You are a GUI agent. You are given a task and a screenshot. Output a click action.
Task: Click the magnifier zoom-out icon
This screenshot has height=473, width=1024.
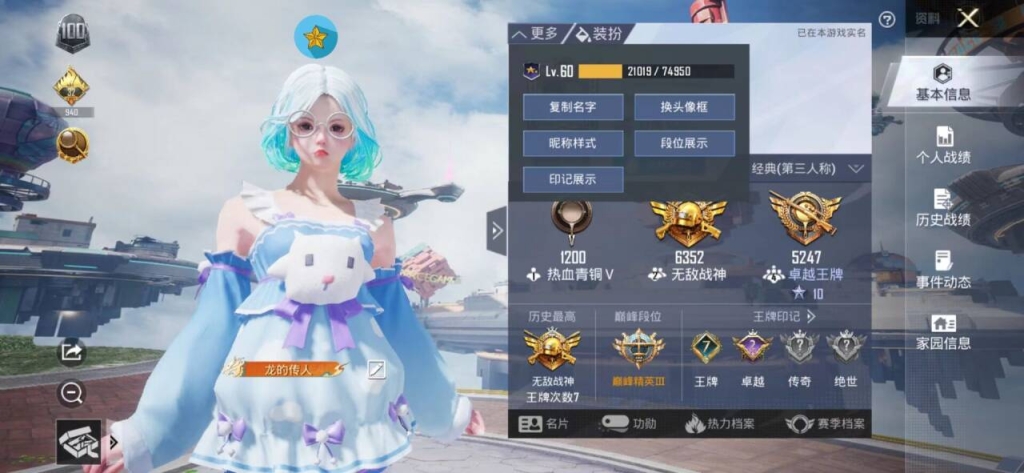(x=72, y=393)
